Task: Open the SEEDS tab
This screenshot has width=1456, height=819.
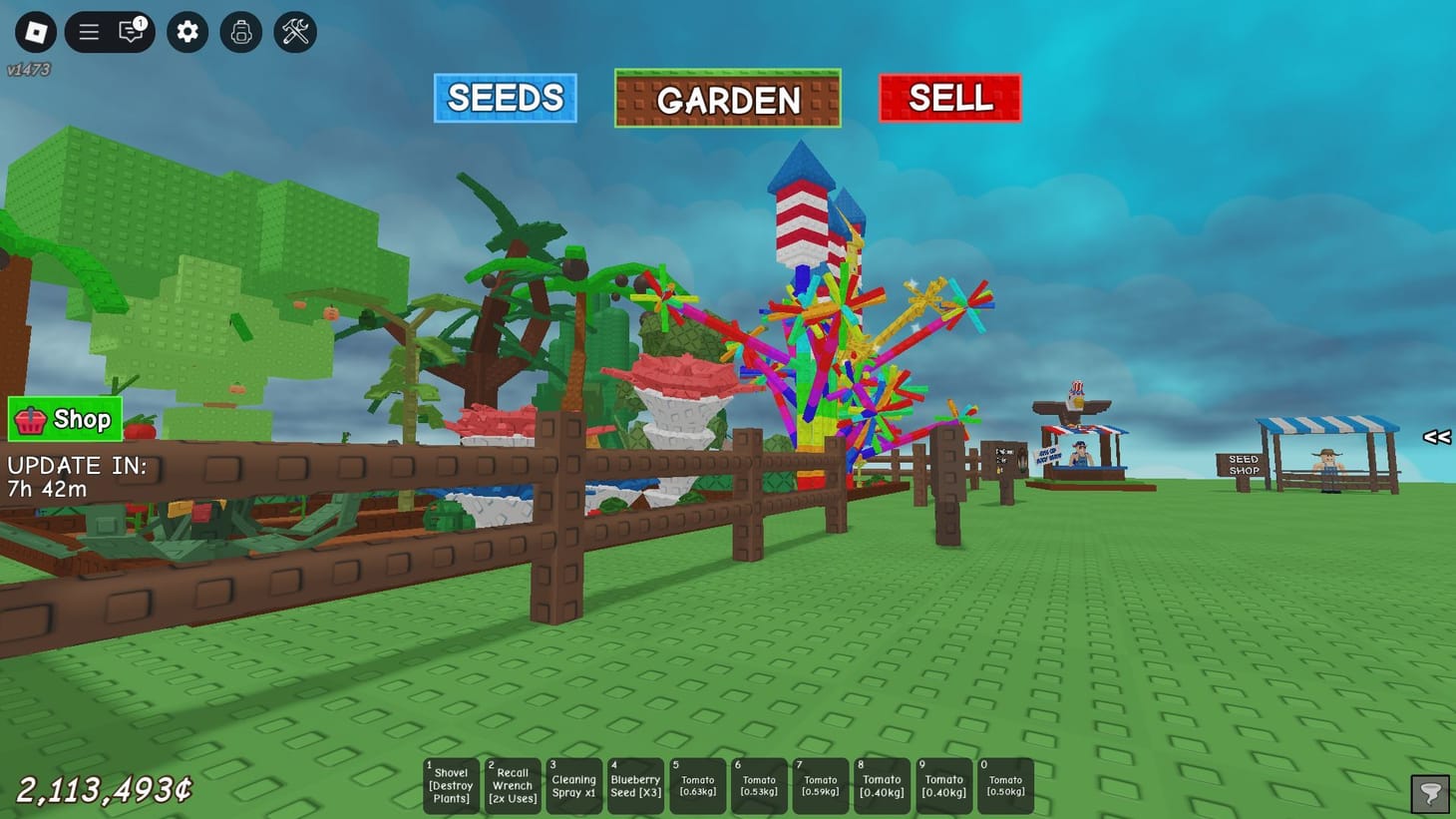Action: coord(505,97)
